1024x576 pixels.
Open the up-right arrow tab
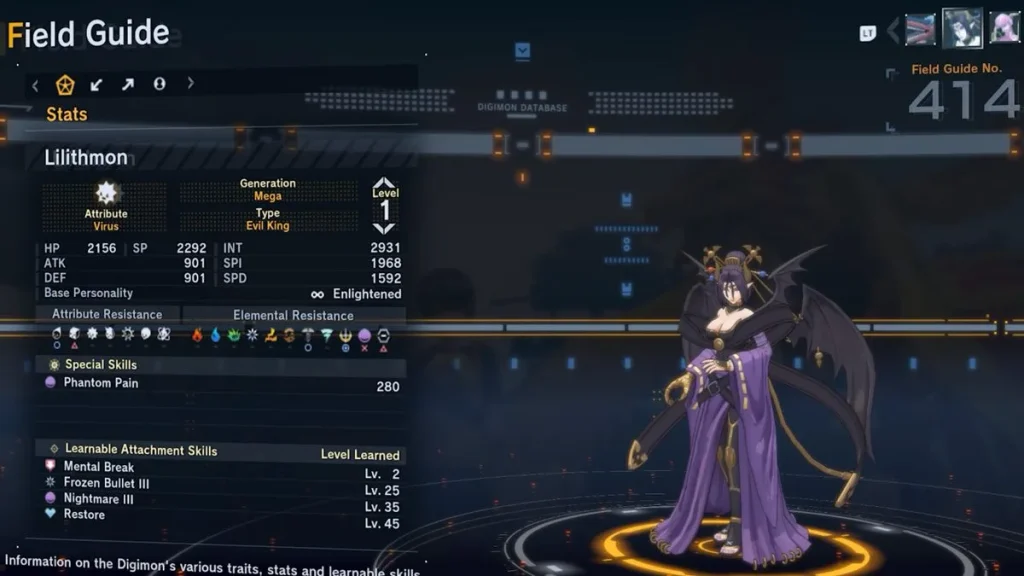click(x=128, y=85)
